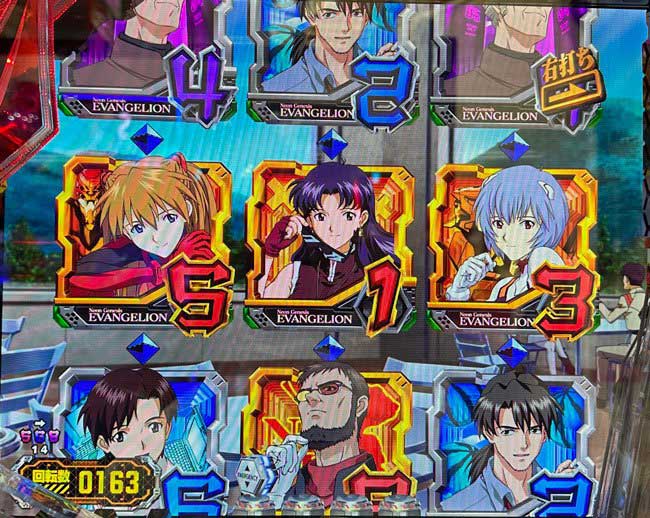Image resolution: width=650 pixels, height=518 pixels.
Task: Choose the purple number 4 Fuyutsuki tile
Action: [x=150, y=60]
